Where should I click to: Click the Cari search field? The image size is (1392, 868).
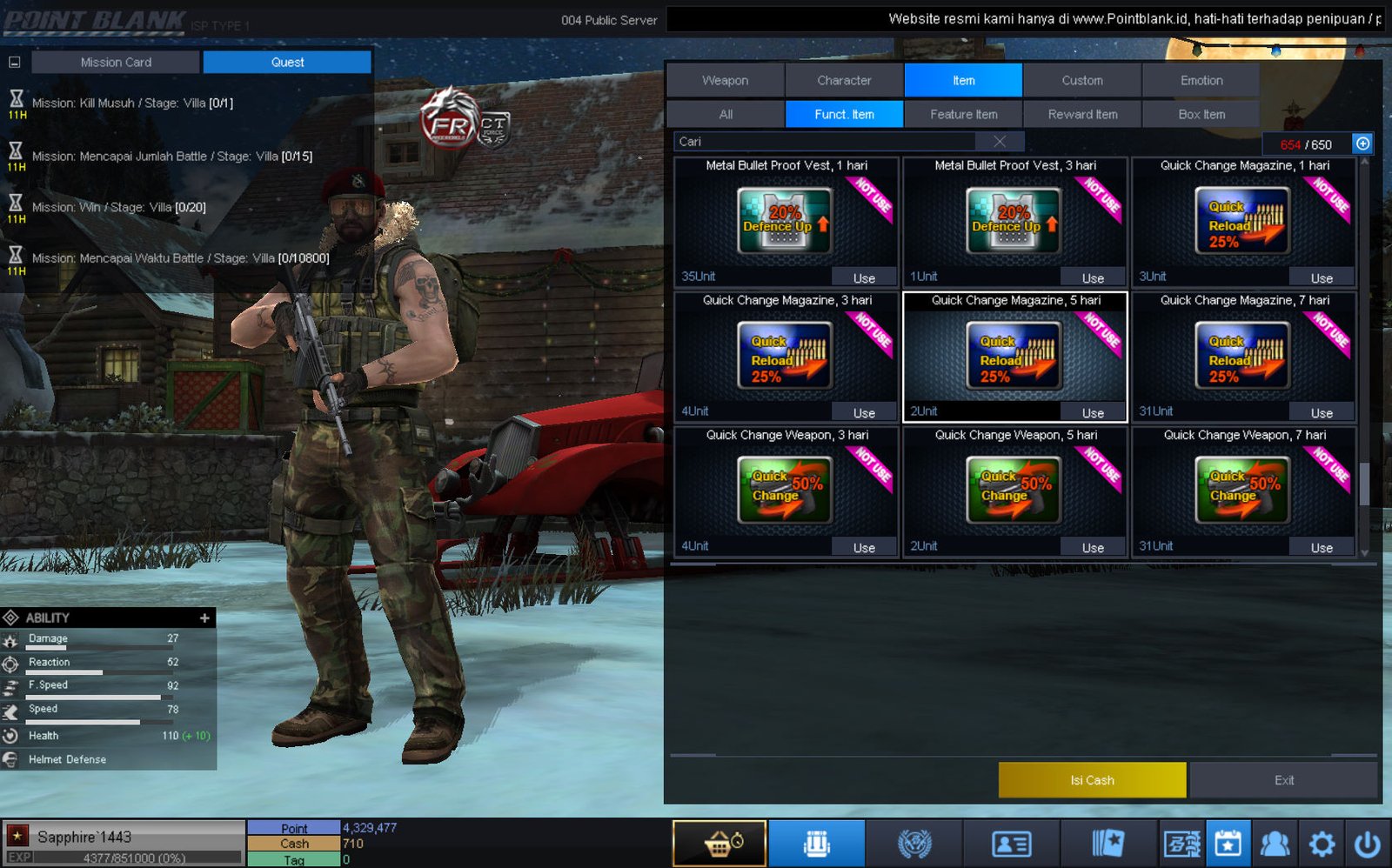(826, 141)
